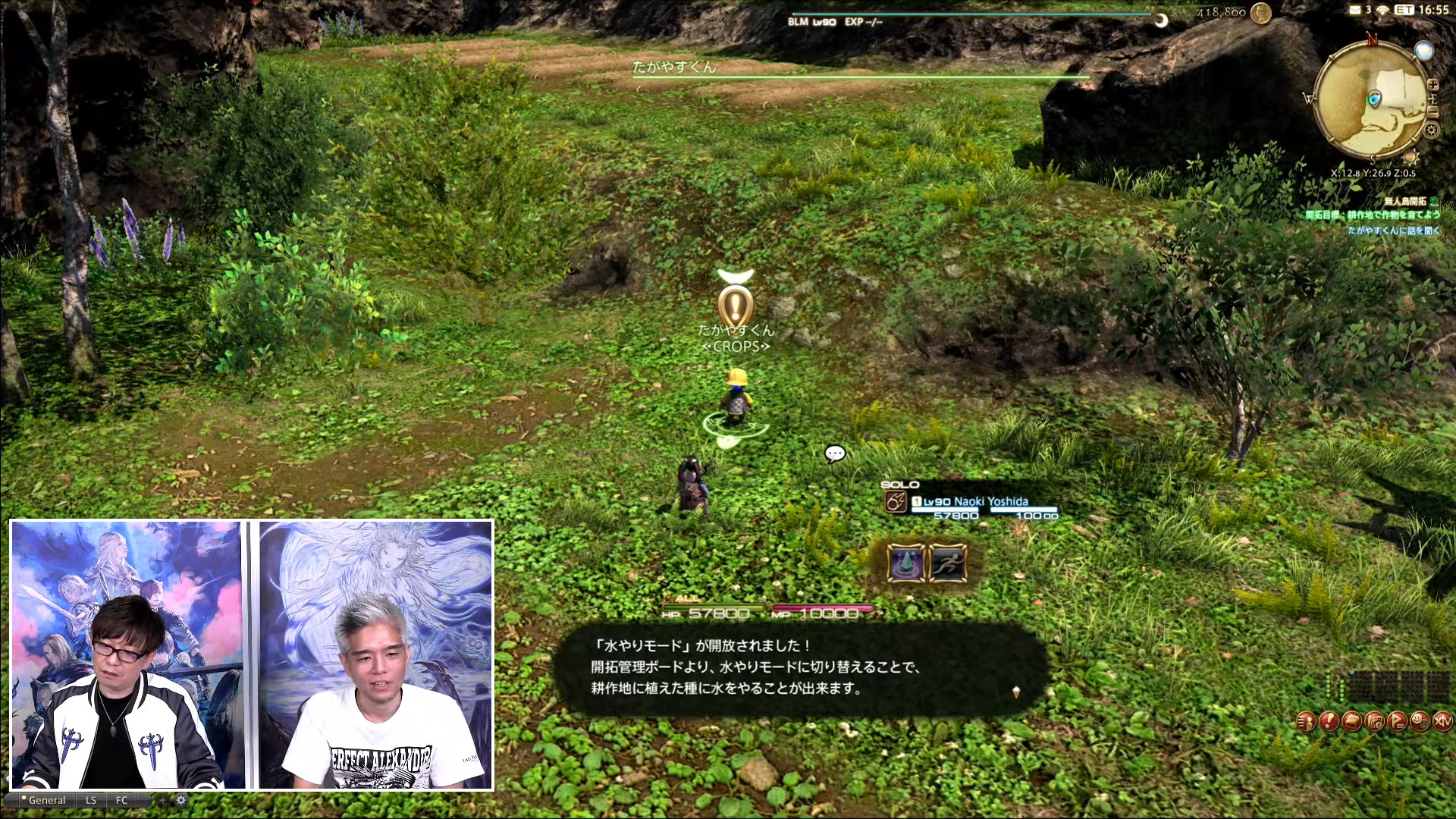1456x819 pixels.
Task: Open minimap settings gear
Action: click(1431, 130)
